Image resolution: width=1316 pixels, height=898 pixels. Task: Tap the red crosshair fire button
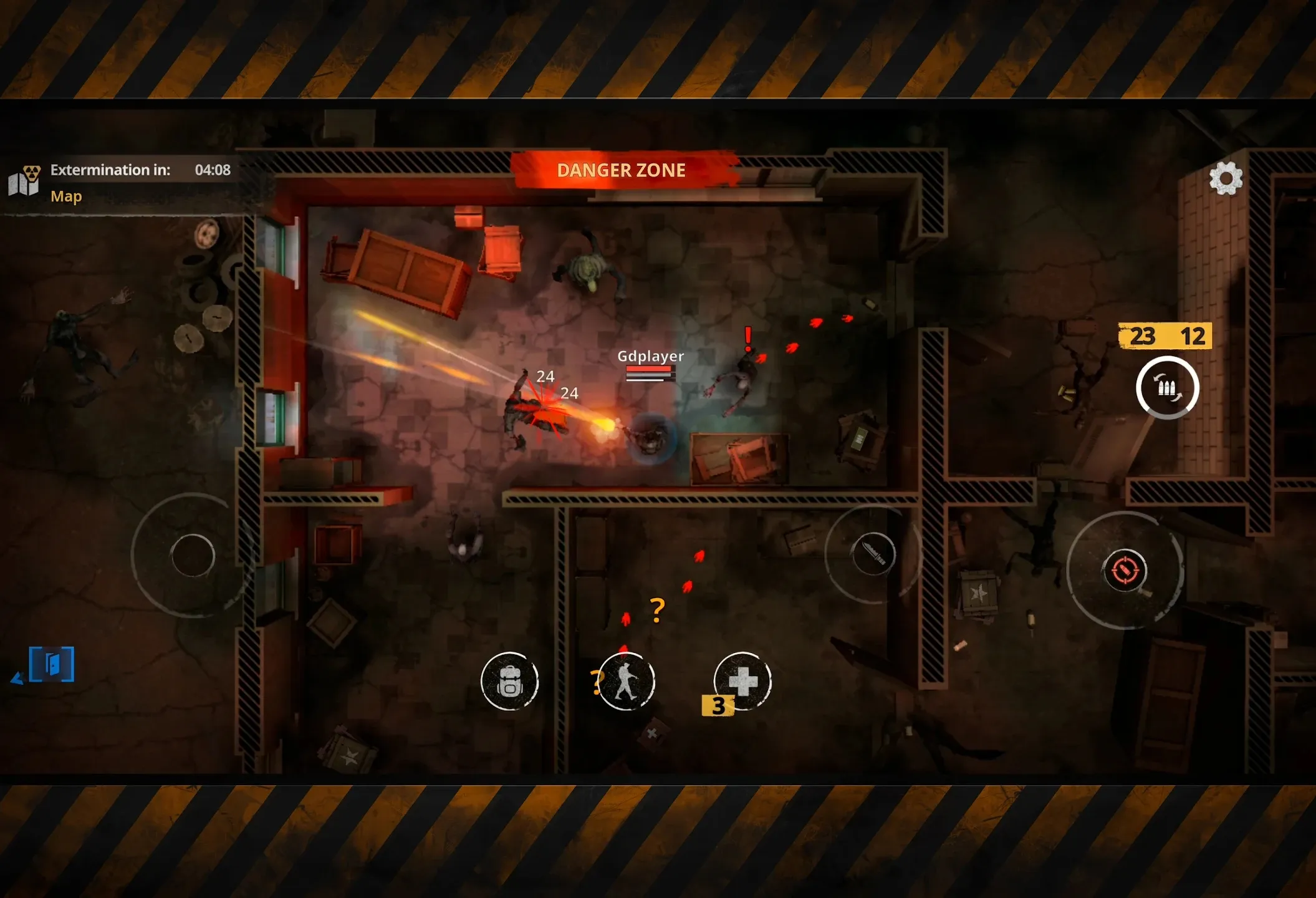point(1125,570)
